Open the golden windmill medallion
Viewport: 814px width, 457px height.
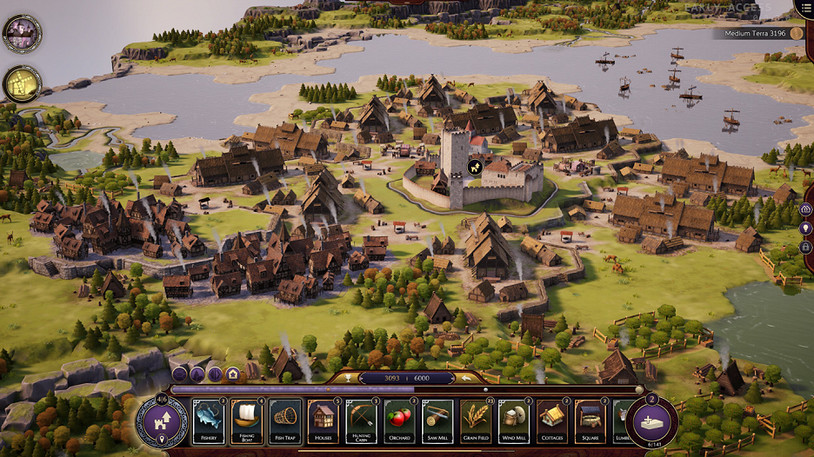click(x=21, y=84)
